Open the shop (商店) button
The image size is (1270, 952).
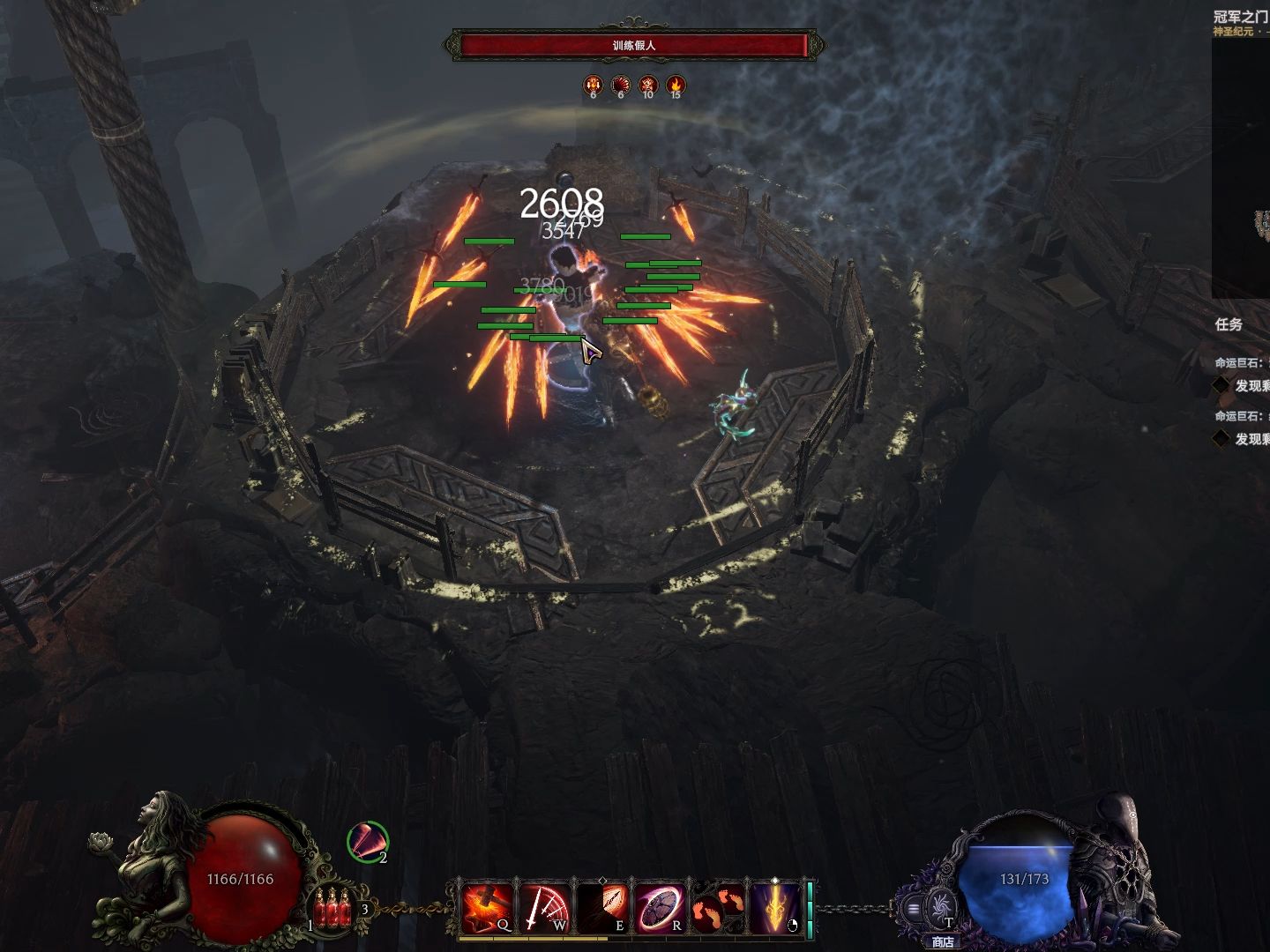[x=943, y=941]
